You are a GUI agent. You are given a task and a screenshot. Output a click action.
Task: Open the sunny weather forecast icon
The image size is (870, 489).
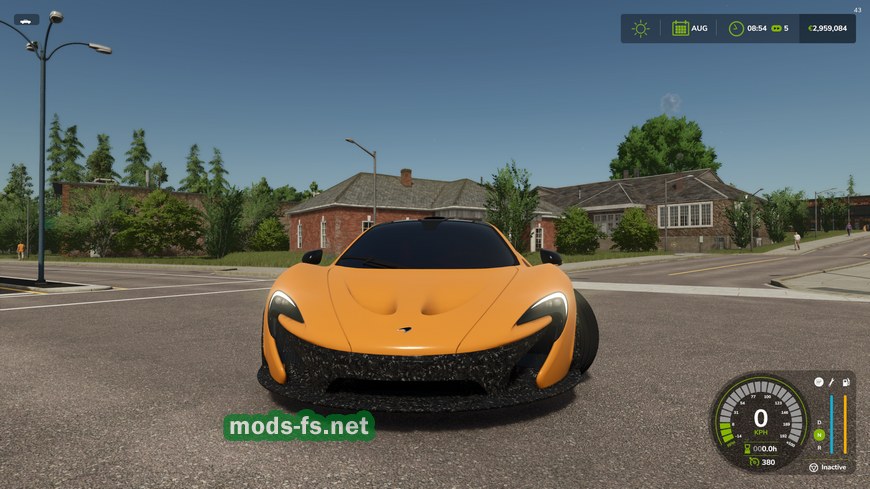pos(640,28)
